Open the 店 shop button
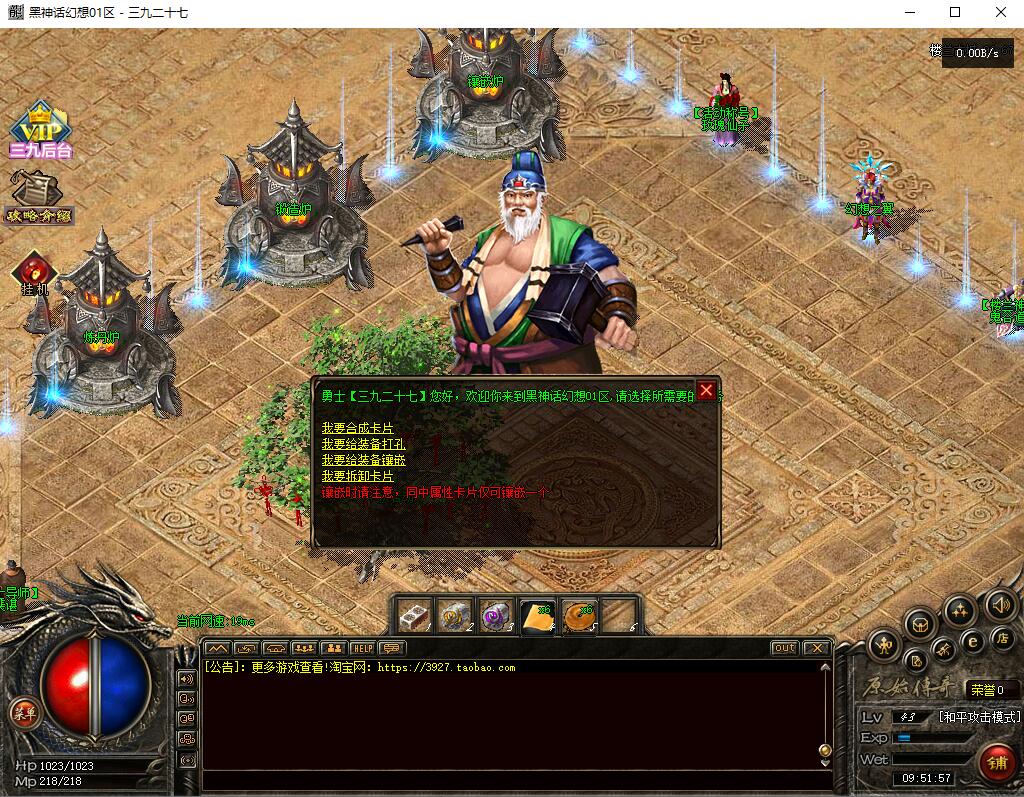This screenshot has width=1024, height=797. pos(1000,637)
